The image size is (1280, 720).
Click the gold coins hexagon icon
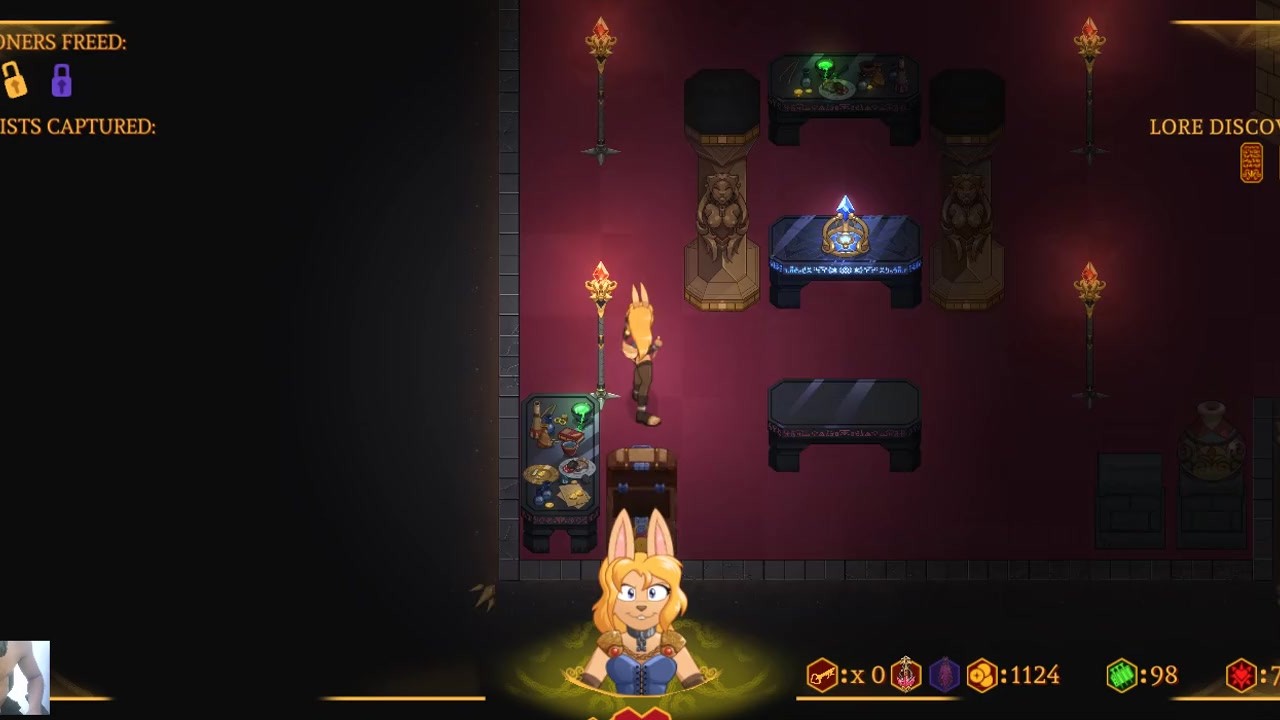point(982,676)
